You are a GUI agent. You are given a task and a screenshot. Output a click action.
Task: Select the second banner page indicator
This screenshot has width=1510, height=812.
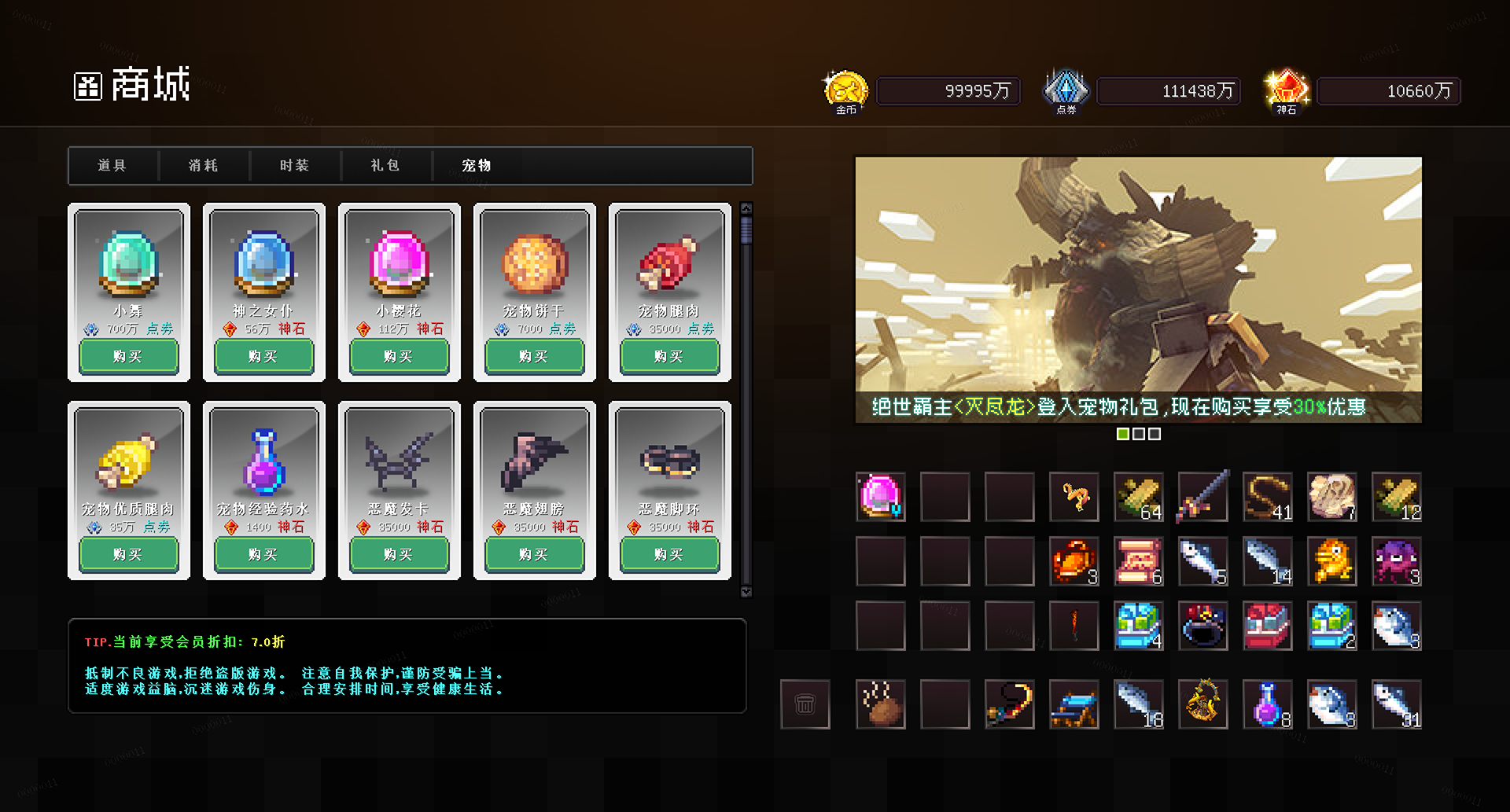[1139, 434]
